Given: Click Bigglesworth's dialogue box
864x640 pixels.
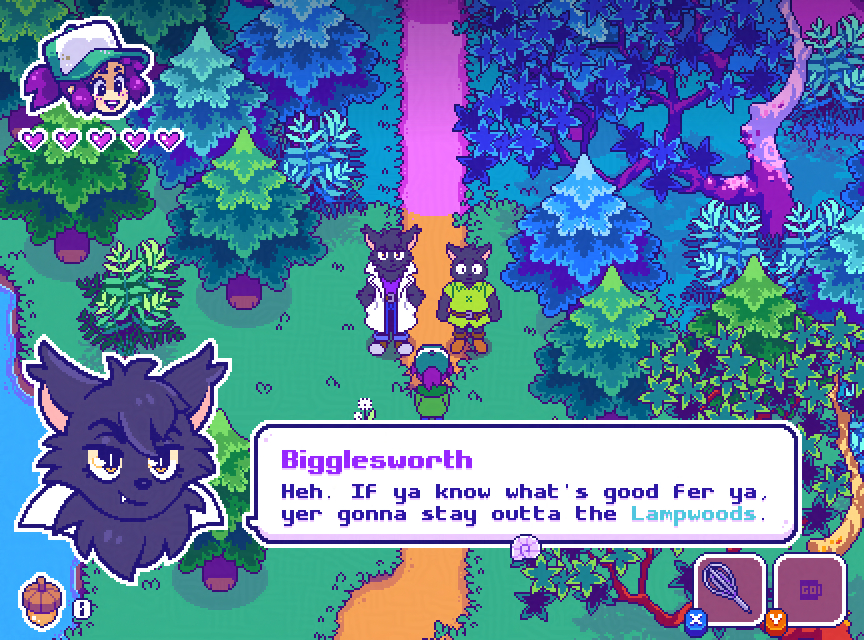Looking at the screenshot, I should [525, 485].
